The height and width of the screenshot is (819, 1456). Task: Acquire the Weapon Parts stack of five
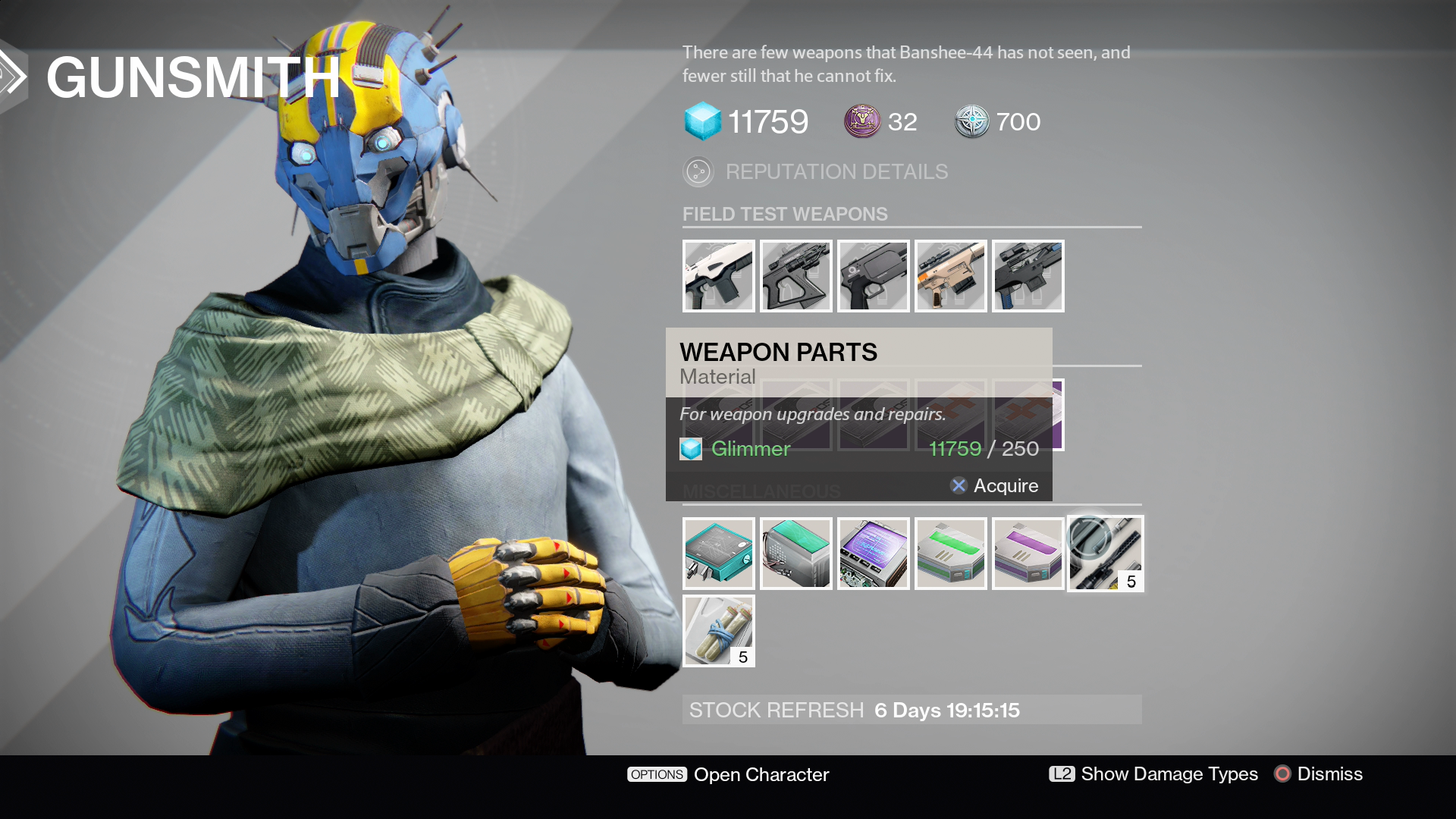point(1105,554)
